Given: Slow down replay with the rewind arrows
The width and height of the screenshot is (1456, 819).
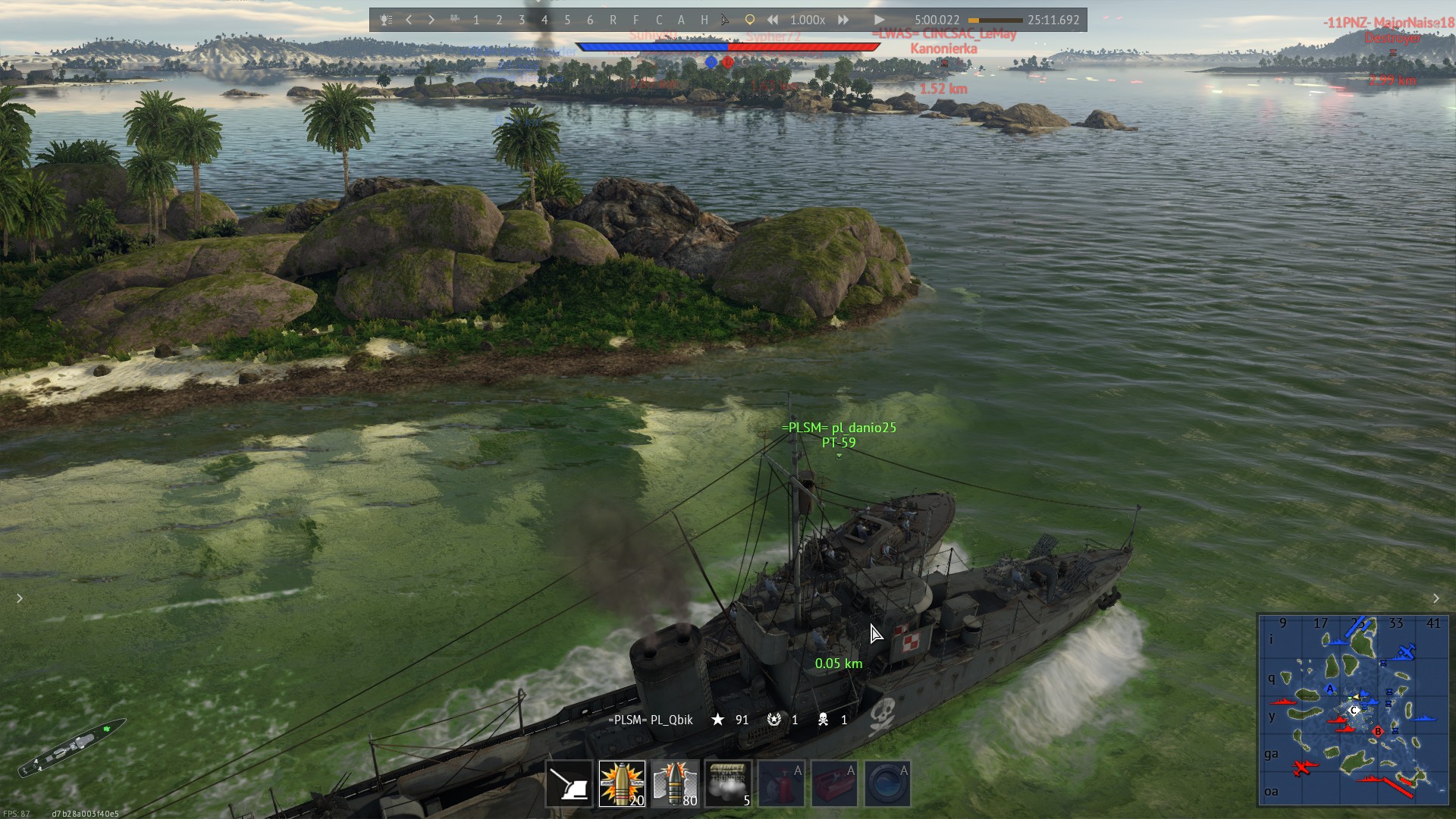Looking at the screenshot, I should (x=772, y=20).
